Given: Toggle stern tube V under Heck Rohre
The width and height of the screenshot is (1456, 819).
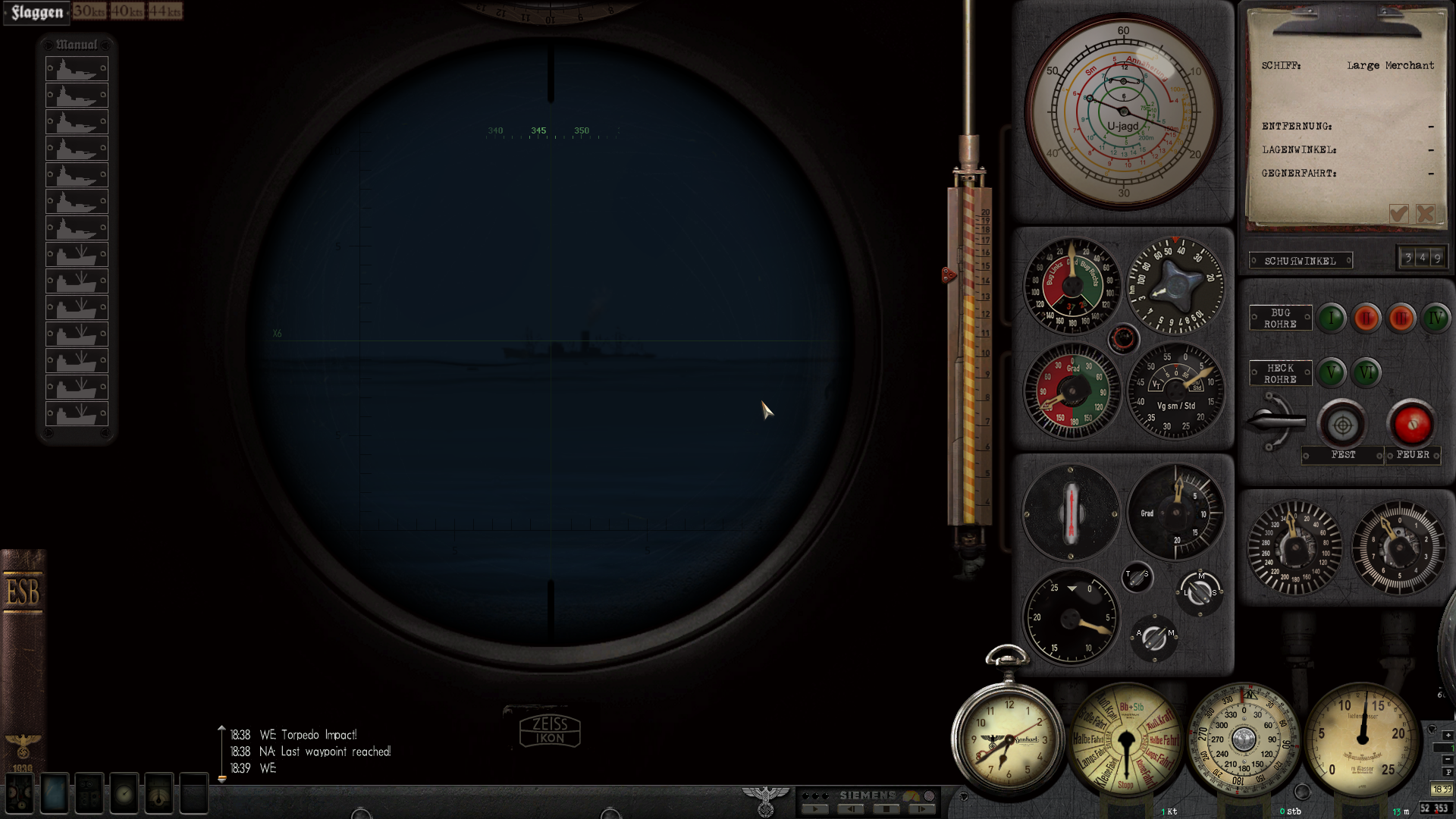Looking at the screenshot, I should point(1332,373).
